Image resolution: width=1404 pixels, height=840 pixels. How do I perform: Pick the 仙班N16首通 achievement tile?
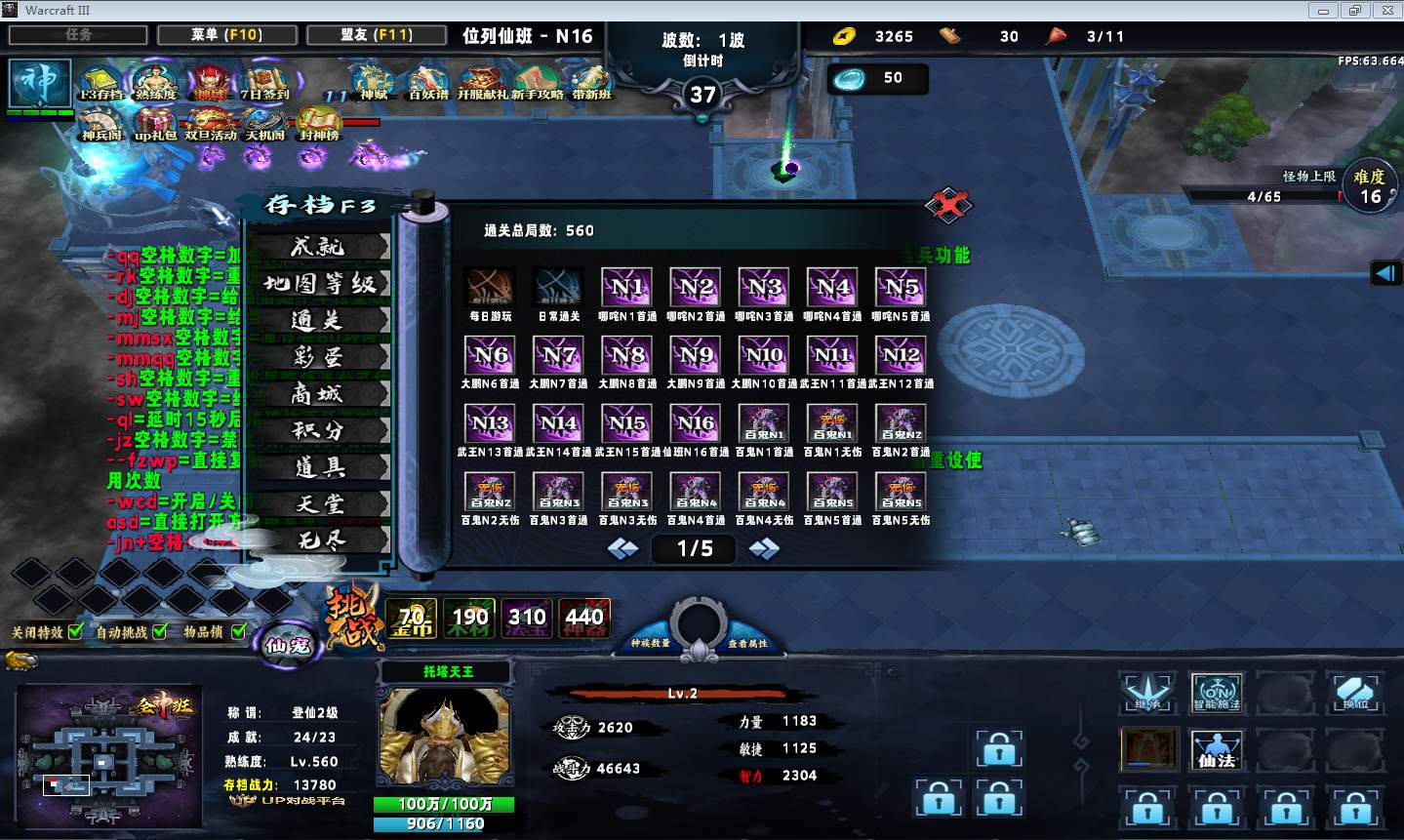tap(696, 423)
